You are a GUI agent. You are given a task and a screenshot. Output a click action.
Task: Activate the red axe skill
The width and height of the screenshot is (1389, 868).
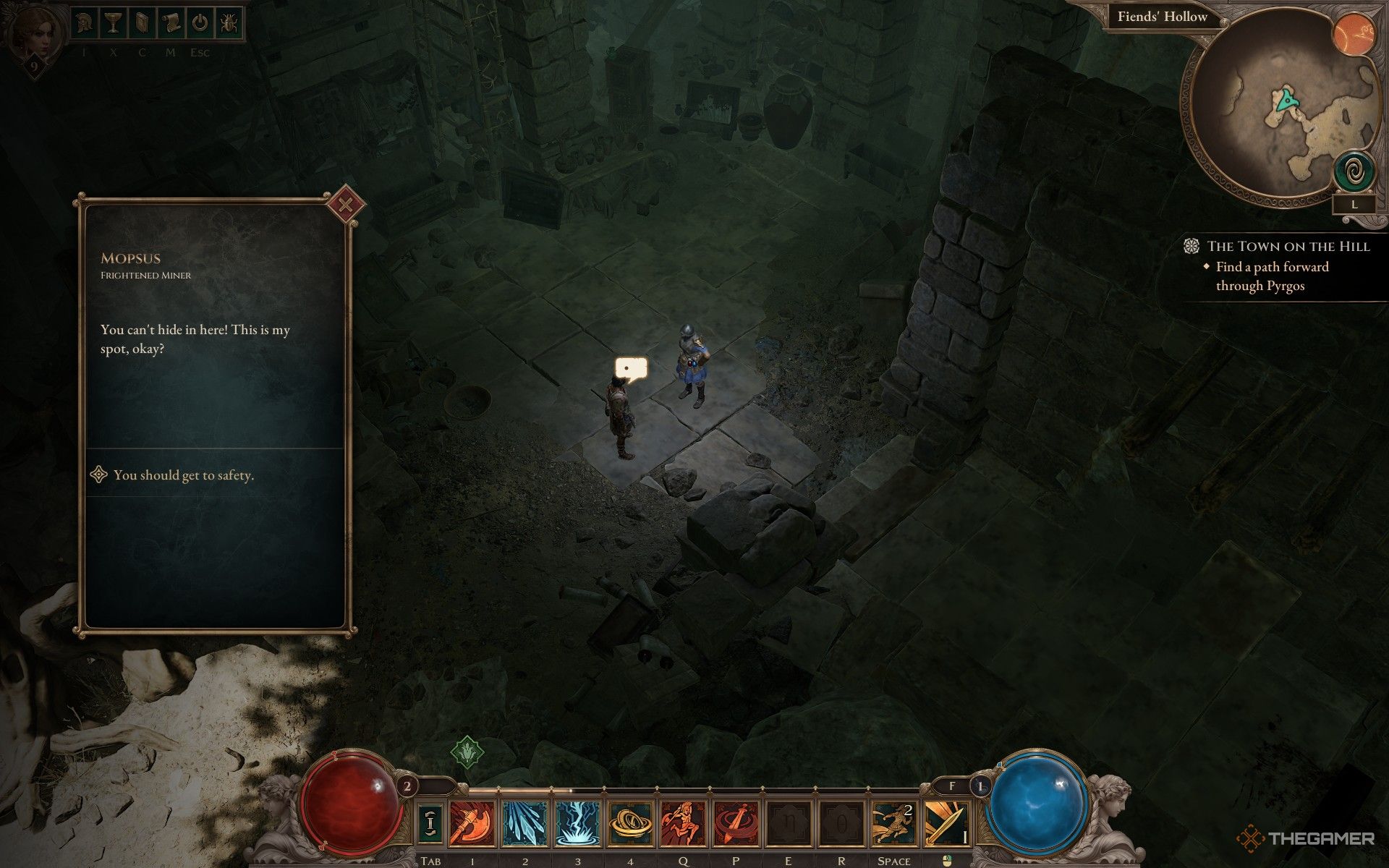click(x=472, y=824)
